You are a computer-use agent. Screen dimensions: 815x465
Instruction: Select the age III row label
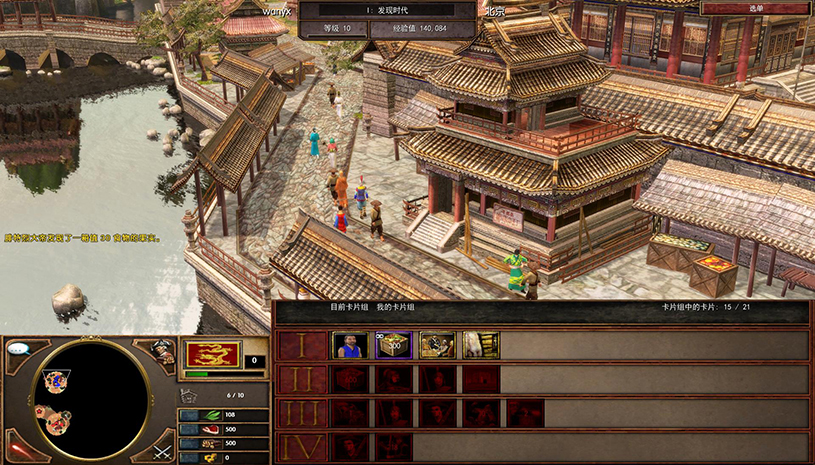300,414
